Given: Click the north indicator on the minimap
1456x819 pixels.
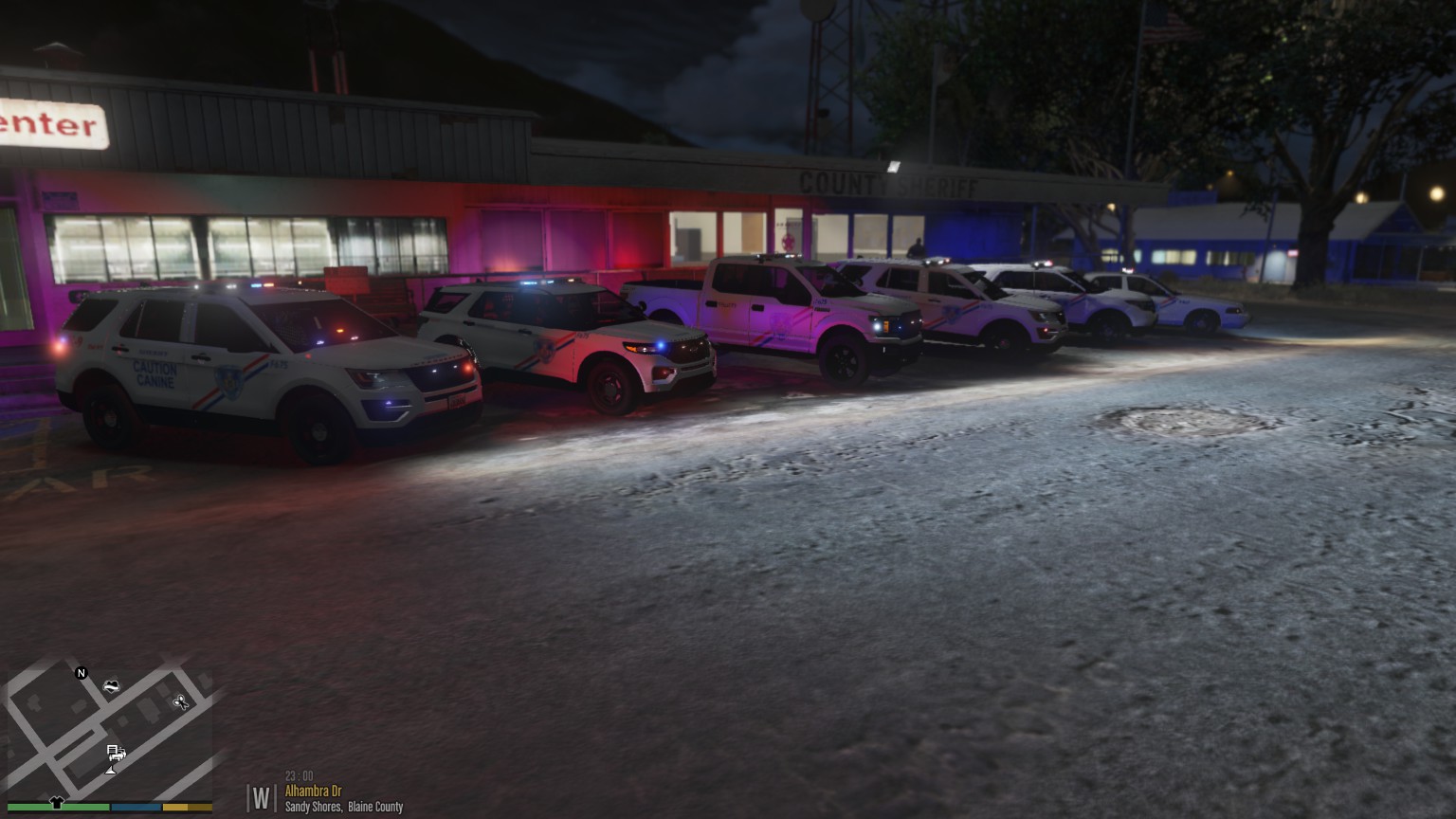Looking at the screenshot, I should (x=82, y=673).
